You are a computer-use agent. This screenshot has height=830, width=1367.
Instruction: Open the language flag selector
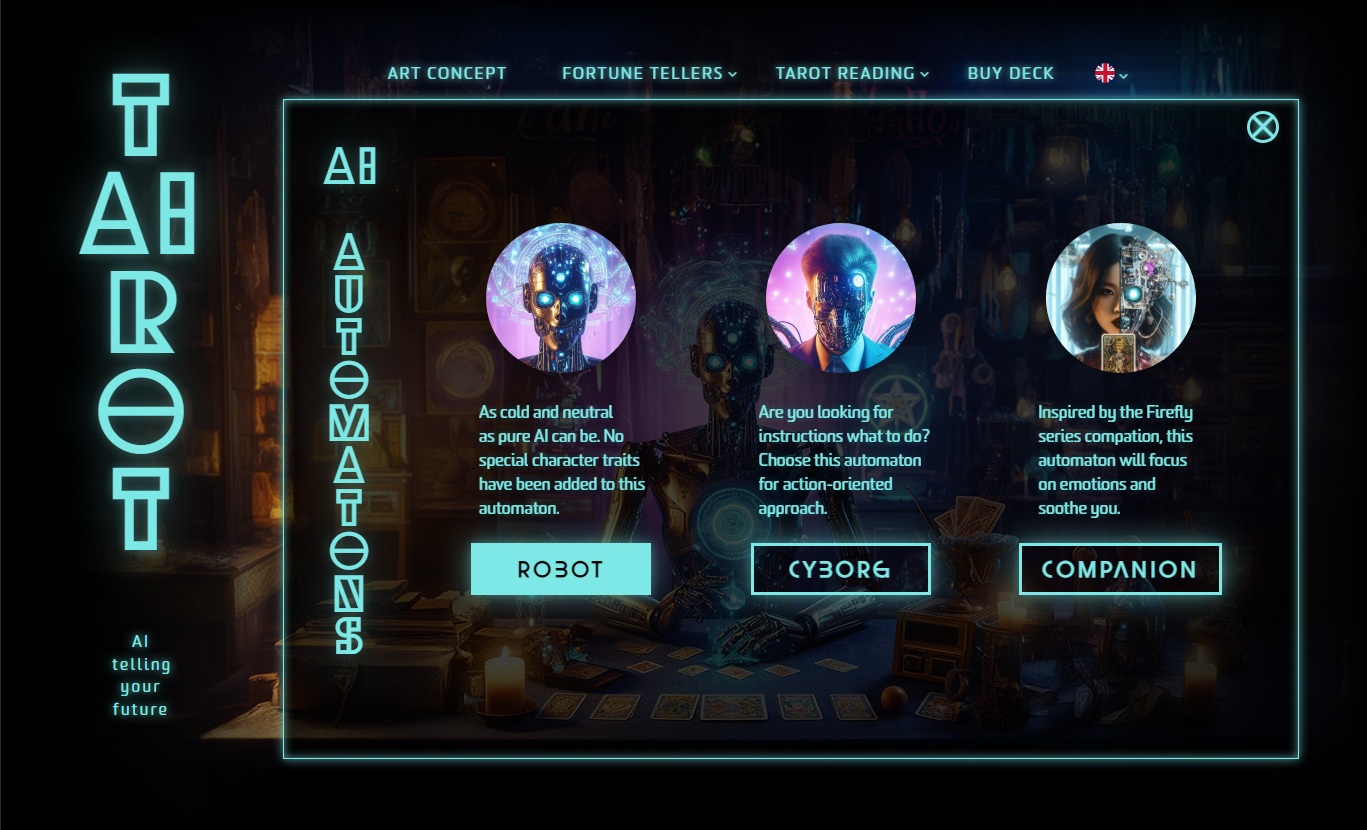1111,73
